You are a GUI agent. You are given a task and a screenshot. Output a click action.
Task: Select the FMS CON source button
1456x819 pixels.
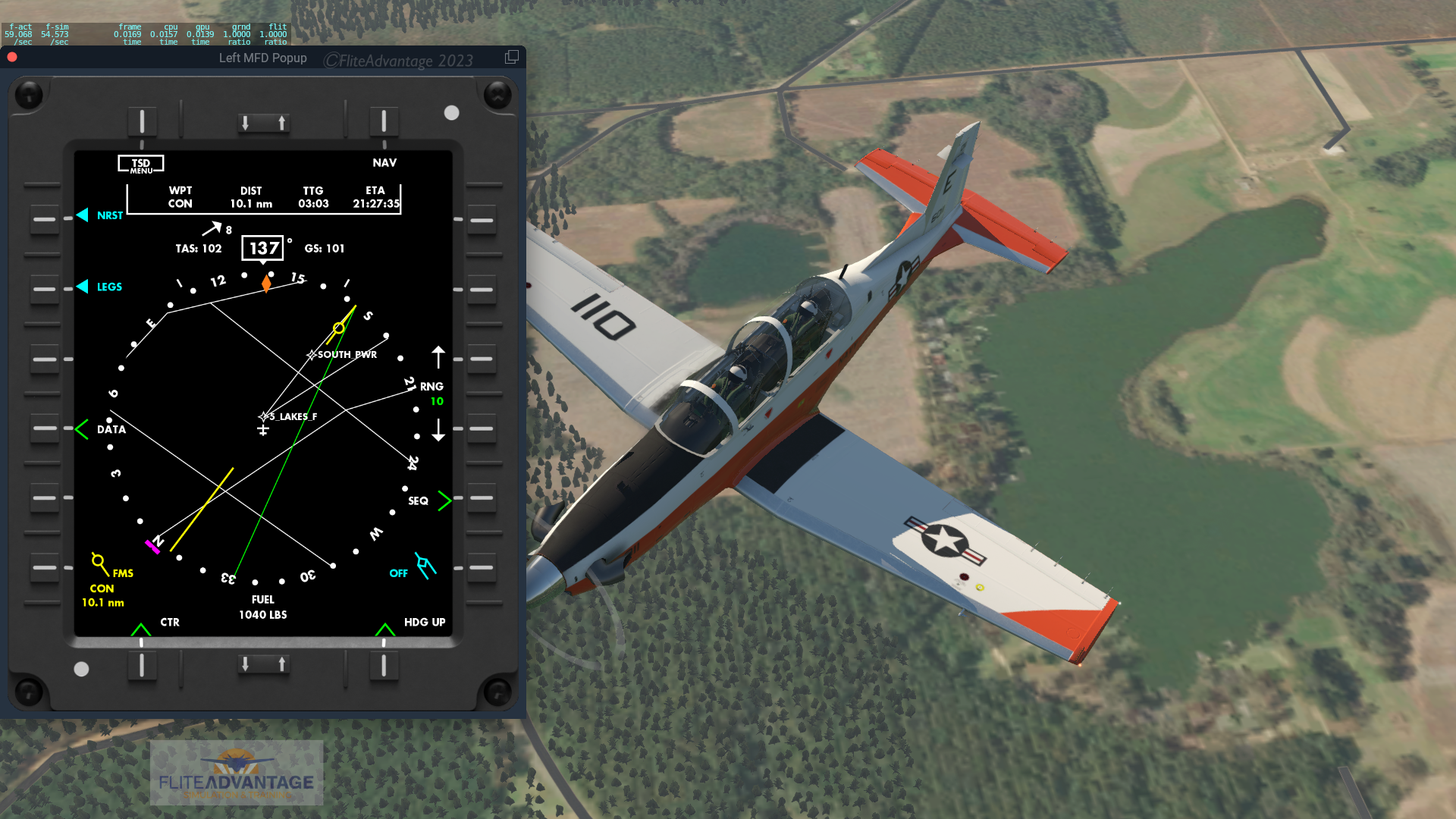[45, 567]
